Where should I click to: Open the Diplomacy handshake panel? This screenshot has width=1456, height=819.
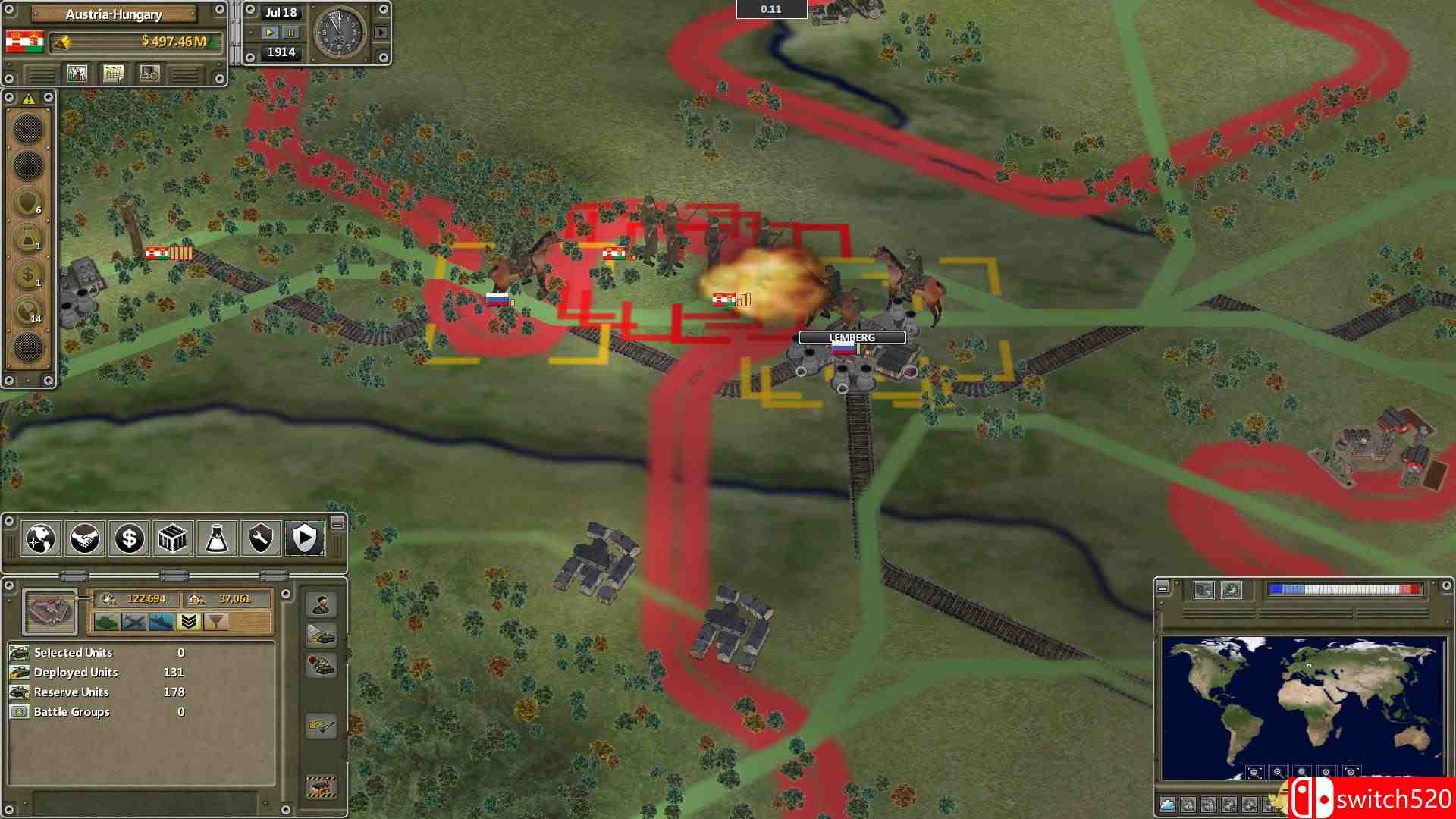(x=84, y=539)
